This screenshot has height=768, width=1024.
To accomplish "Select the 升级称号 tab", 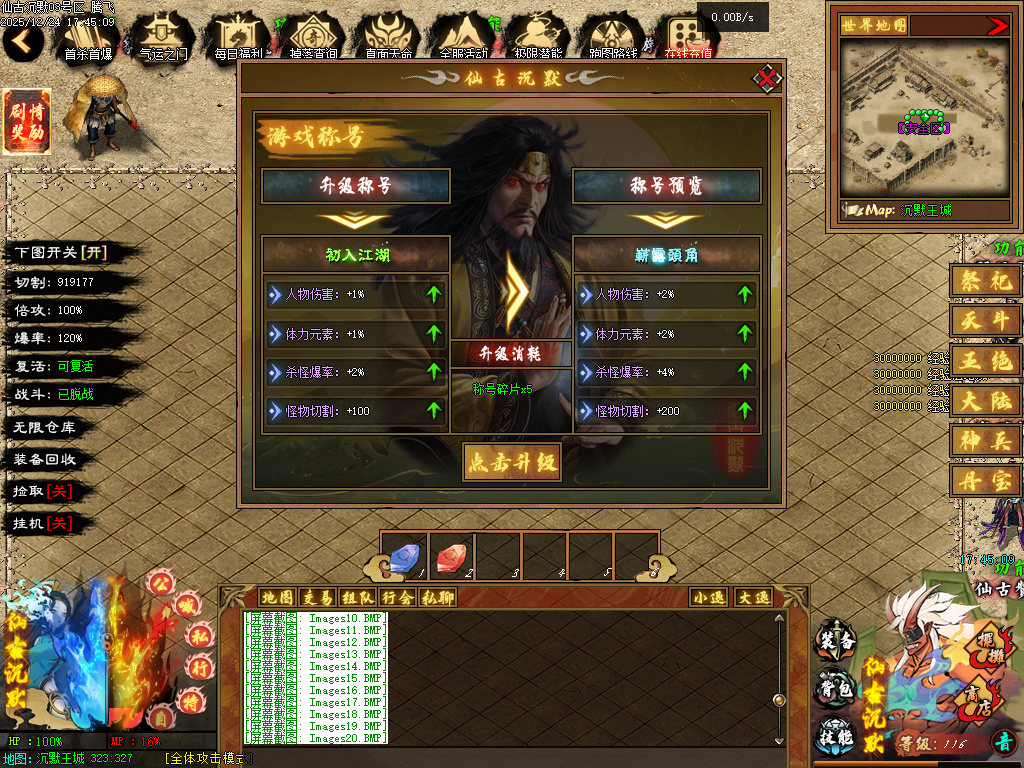I will coord(356,186).
